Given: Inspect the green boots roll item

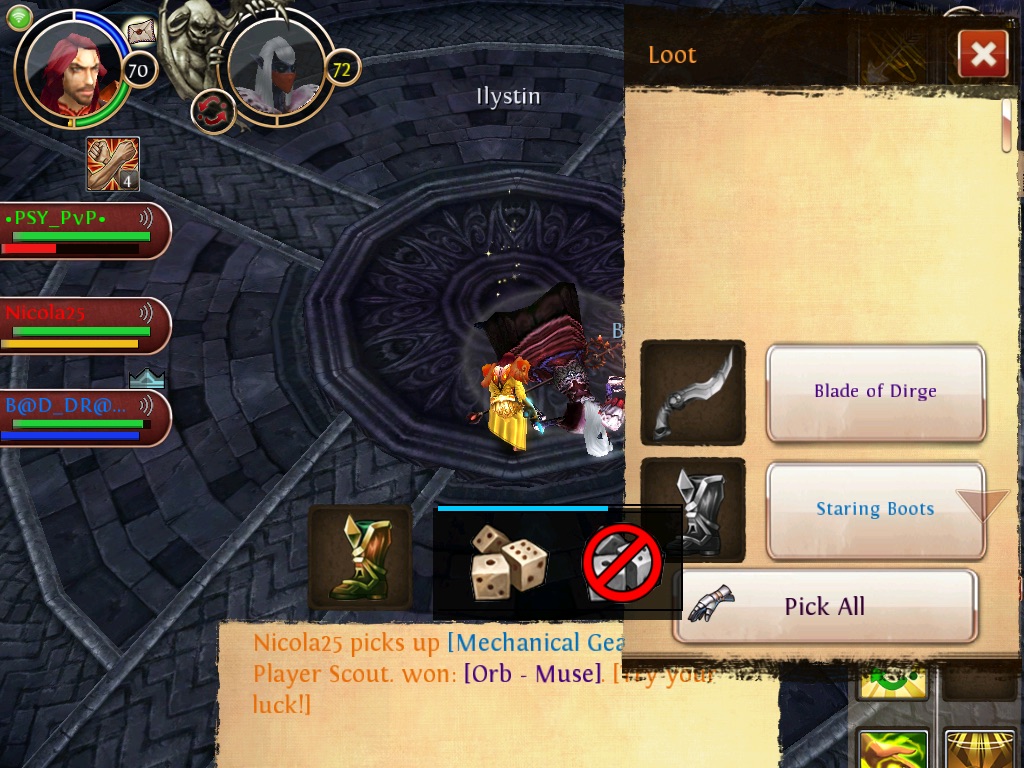Looking at the screenshot, I should point(360,557).
